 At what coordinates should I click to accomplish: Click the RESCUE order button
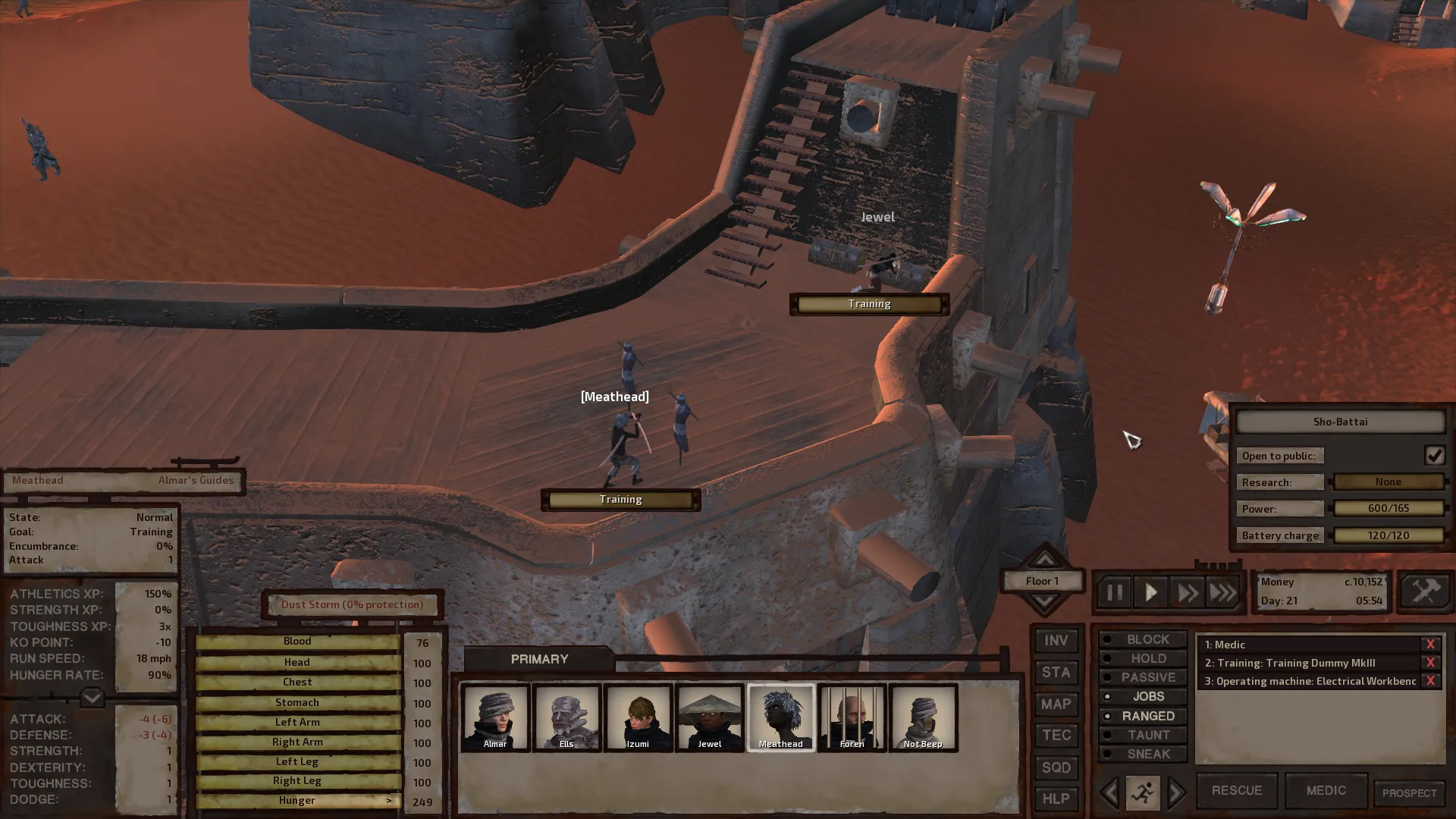pos(1236,790)
